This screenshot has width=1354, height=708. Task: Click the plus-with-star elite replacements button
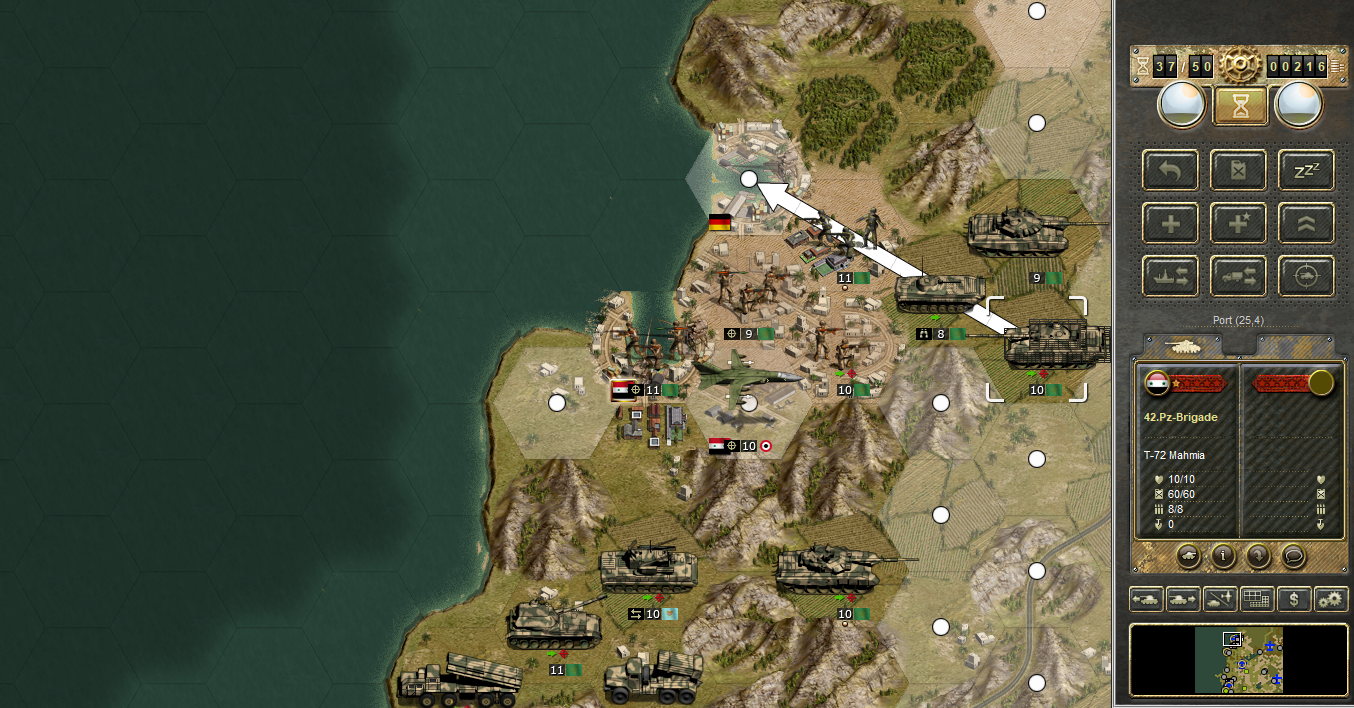click(x=1238, y=223)
